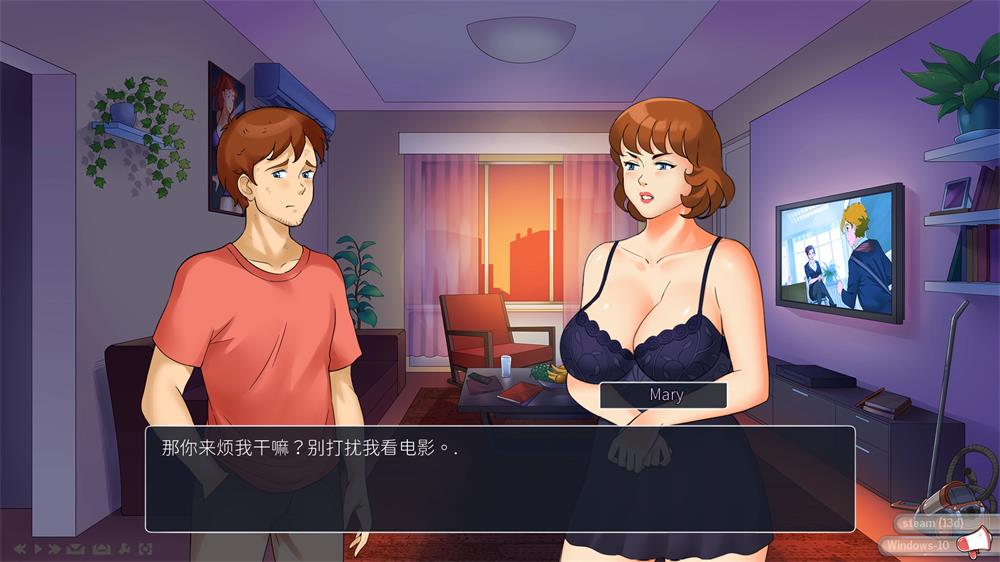Image resolution: width=1000 pixels, height=562 pixels.
Task: Click the dialogue text box to continue
Action: 500,479
